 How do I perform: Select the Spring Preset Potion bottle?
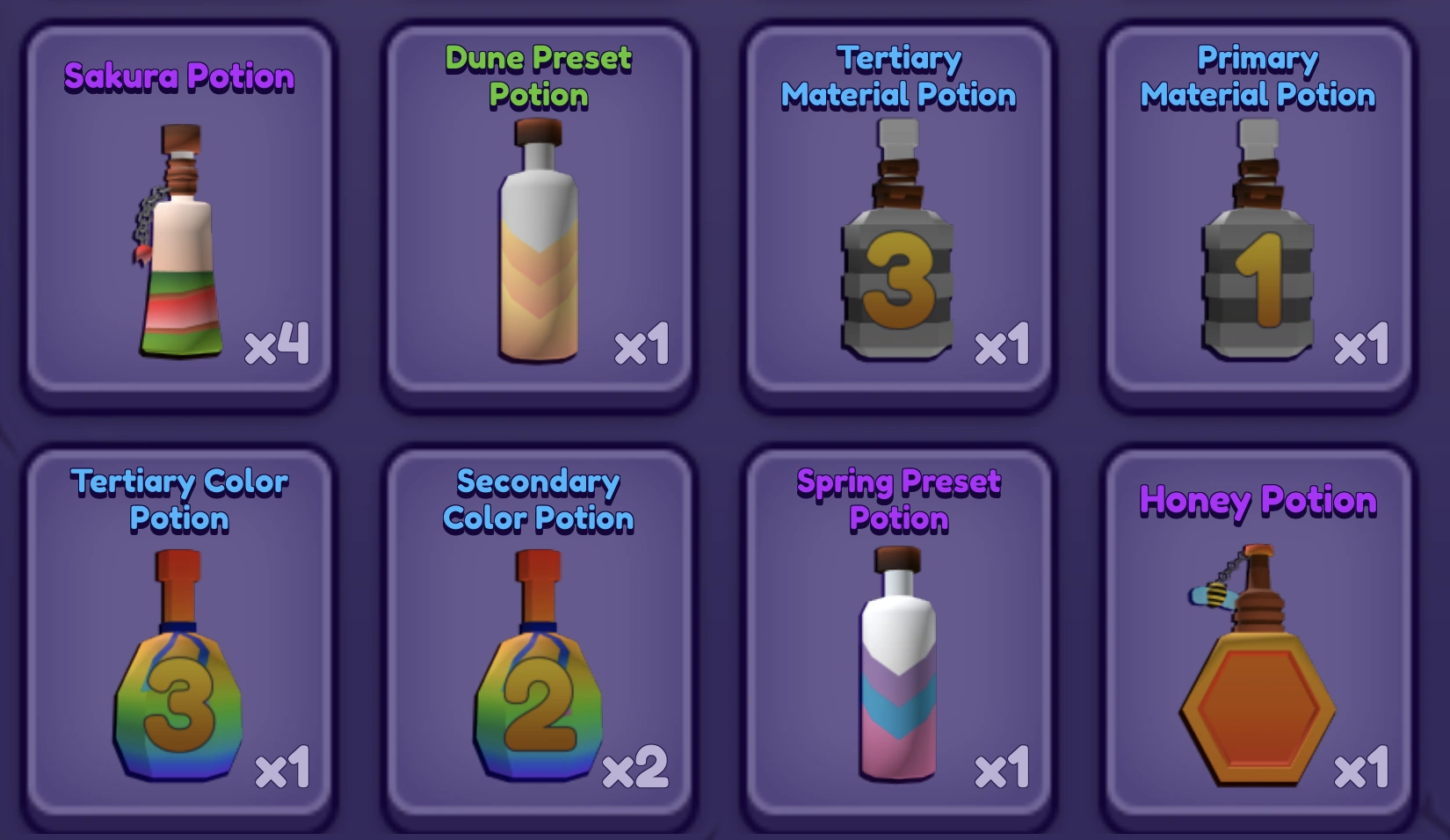tap(896, 677)
